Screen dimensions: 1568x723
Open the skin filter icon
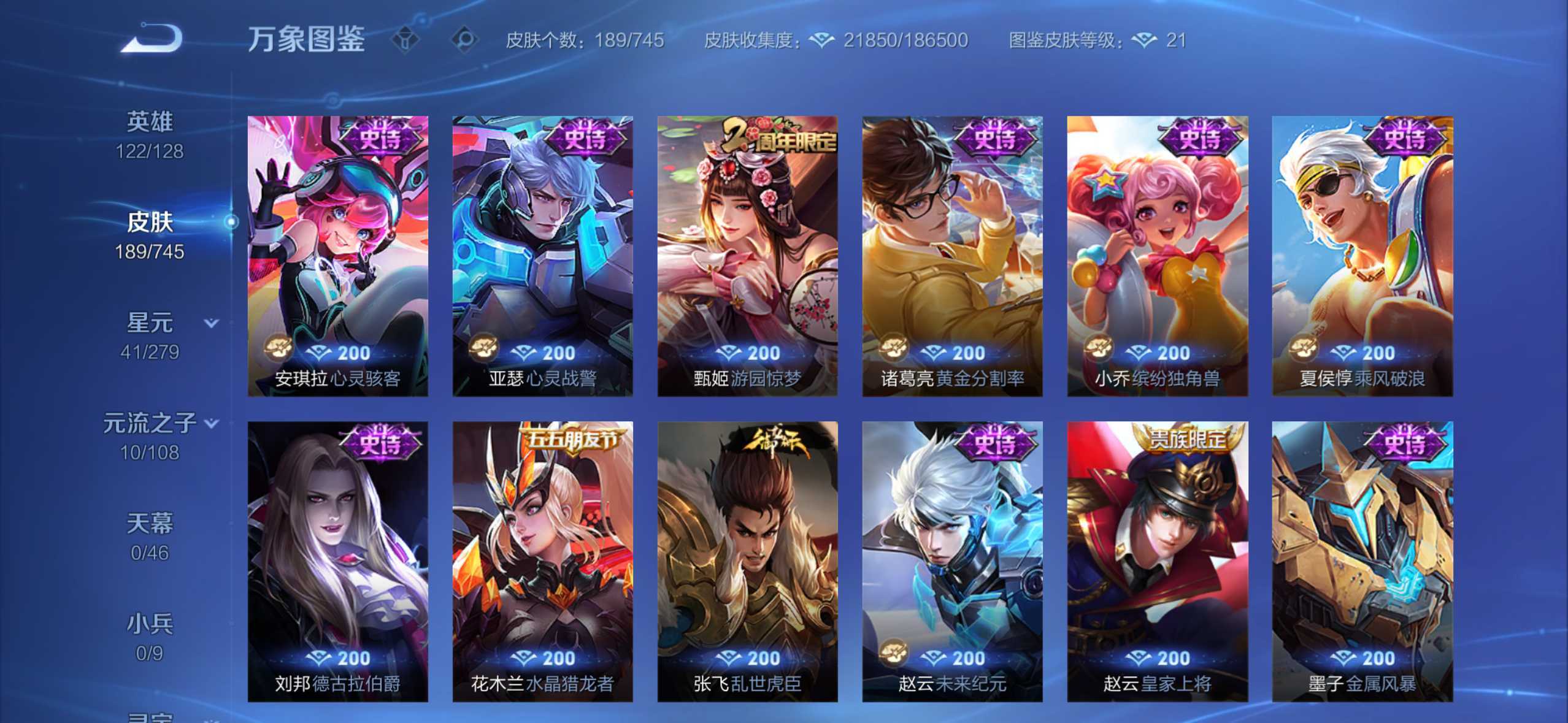tap(405, 40)
